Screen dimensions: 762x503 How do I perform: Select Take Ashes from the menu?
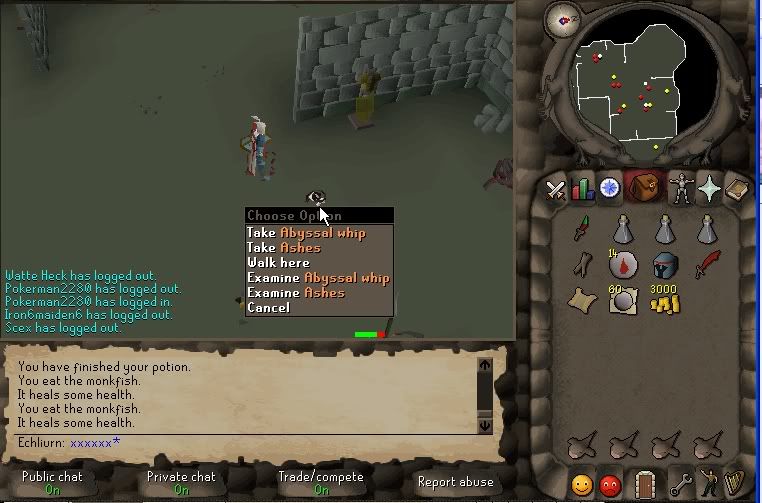(284, 248)
